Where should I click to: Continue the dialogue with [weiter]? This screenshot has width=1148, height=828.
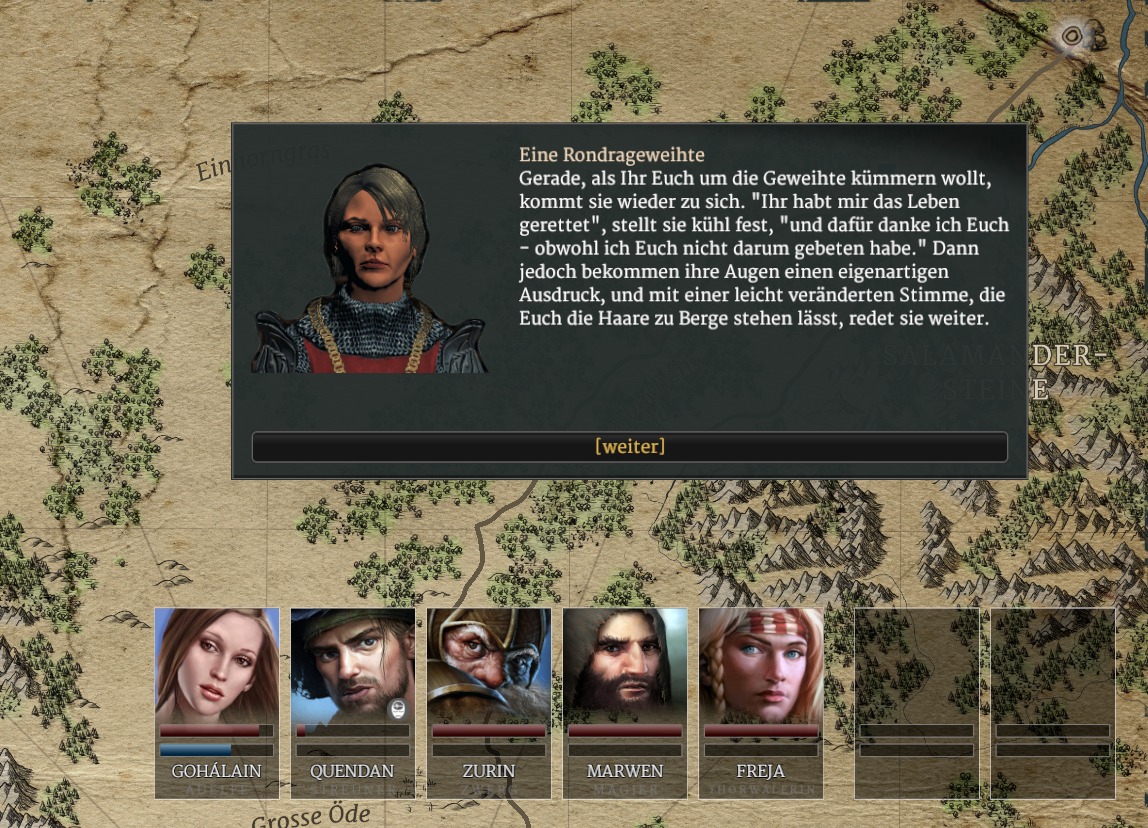[629, 447]
